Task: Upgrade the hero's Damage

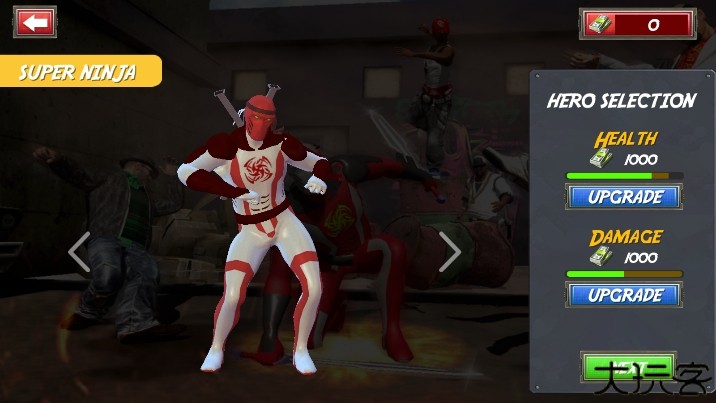Action: point(624,295)
